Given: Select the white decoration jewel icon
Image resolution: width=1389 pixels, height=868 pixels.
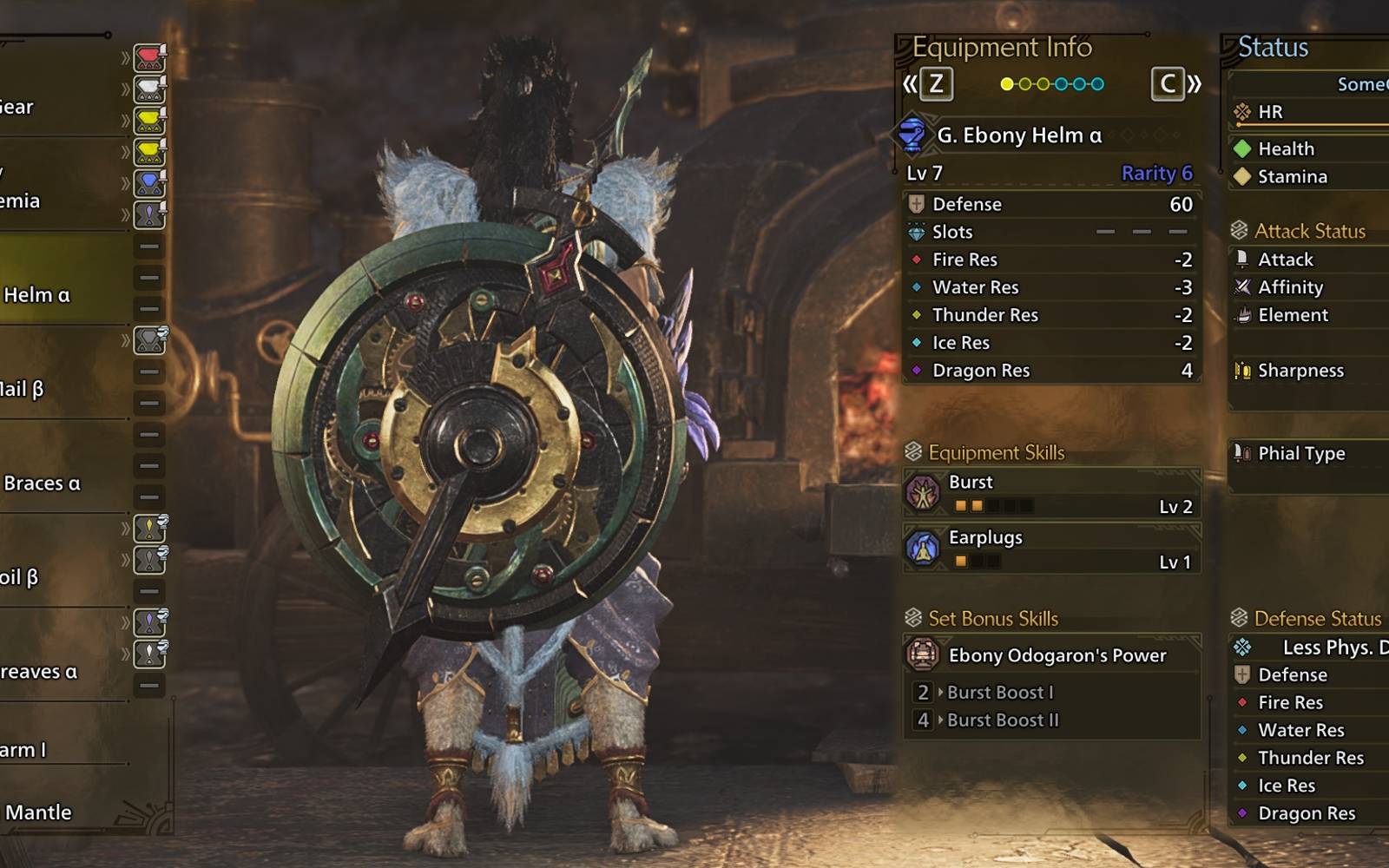Looking at the screenshot, I should (x=149, y=89).
